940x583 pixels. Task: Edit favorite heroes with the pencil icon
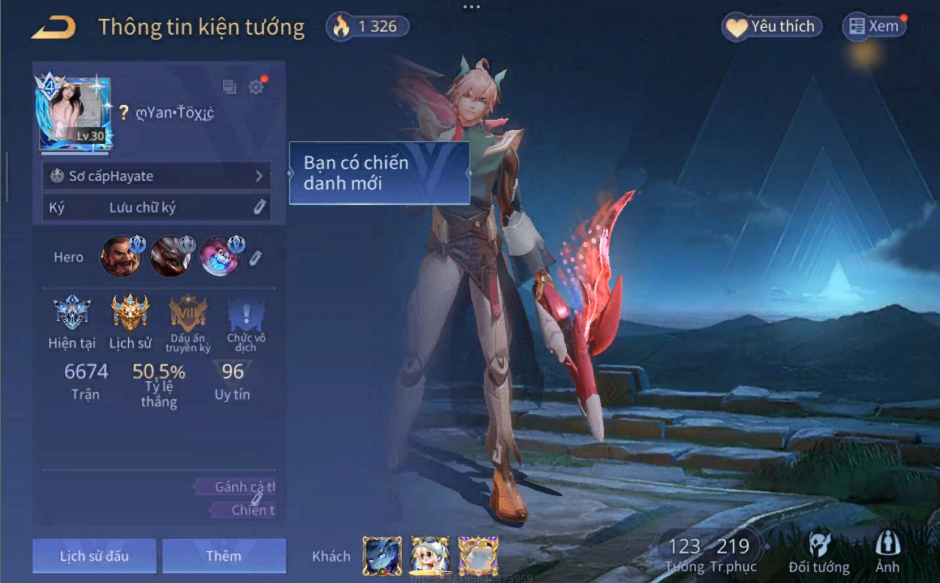256,258
